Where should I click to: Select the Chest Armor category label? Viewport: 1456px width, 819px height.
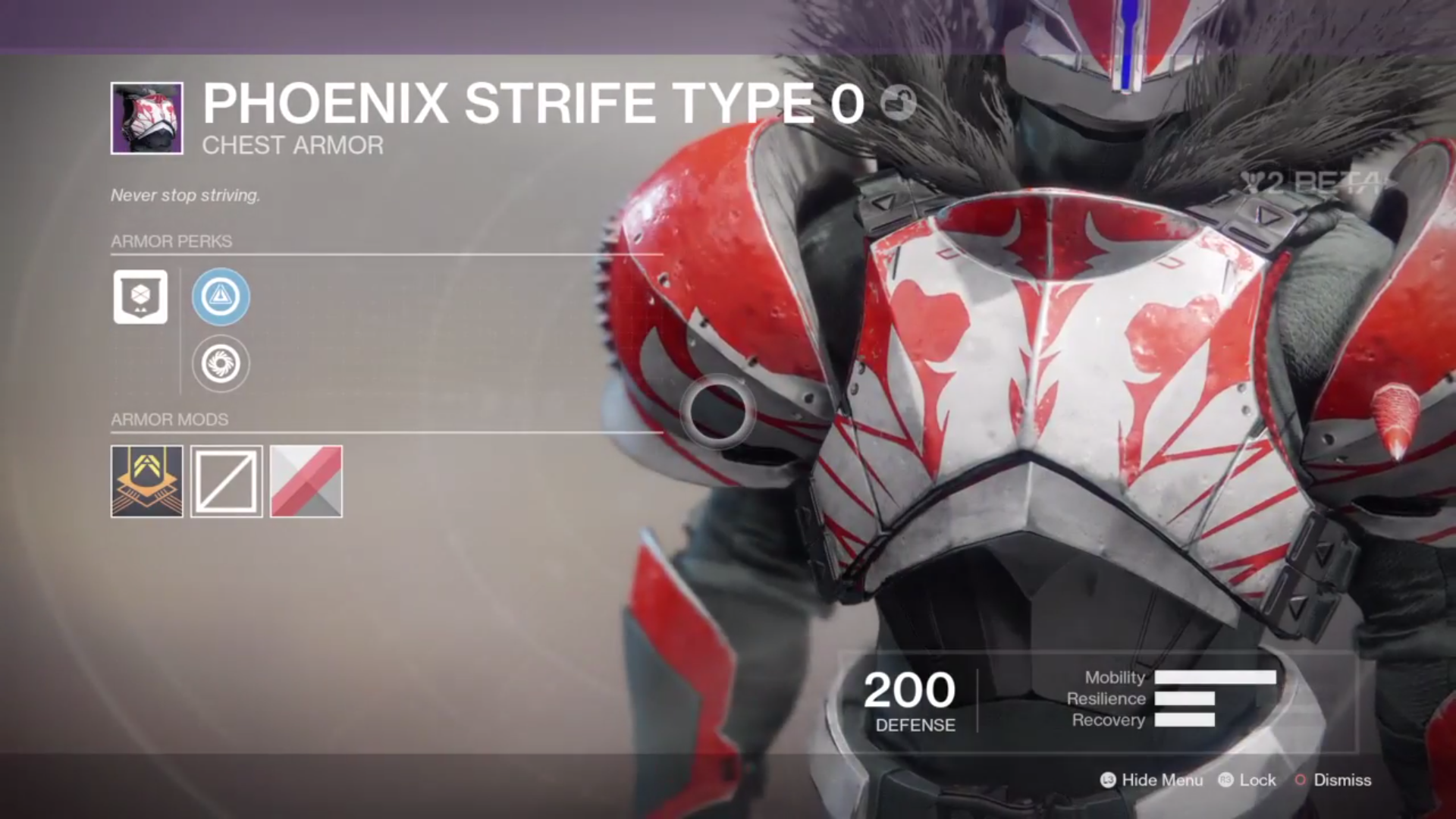click(293, 145)
